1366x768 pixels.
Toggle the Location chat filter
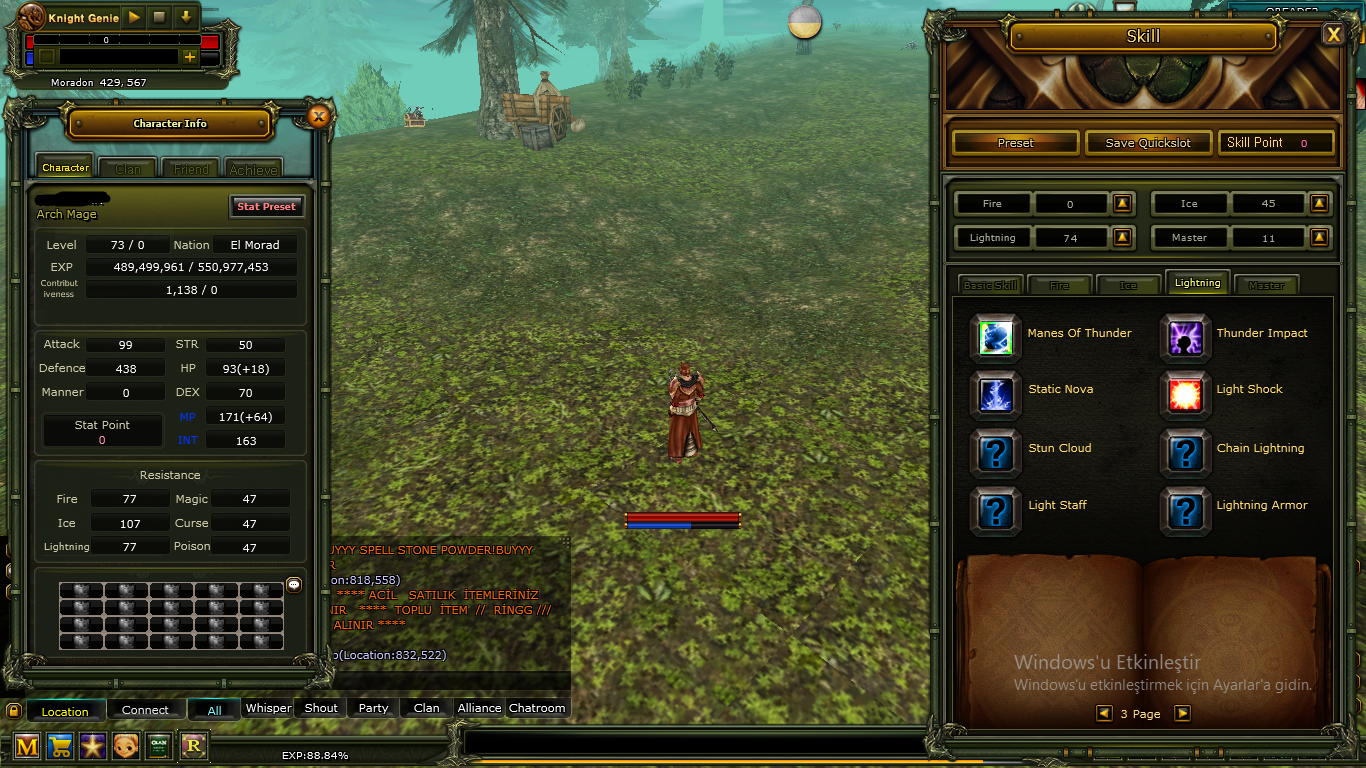coord(66,710)
